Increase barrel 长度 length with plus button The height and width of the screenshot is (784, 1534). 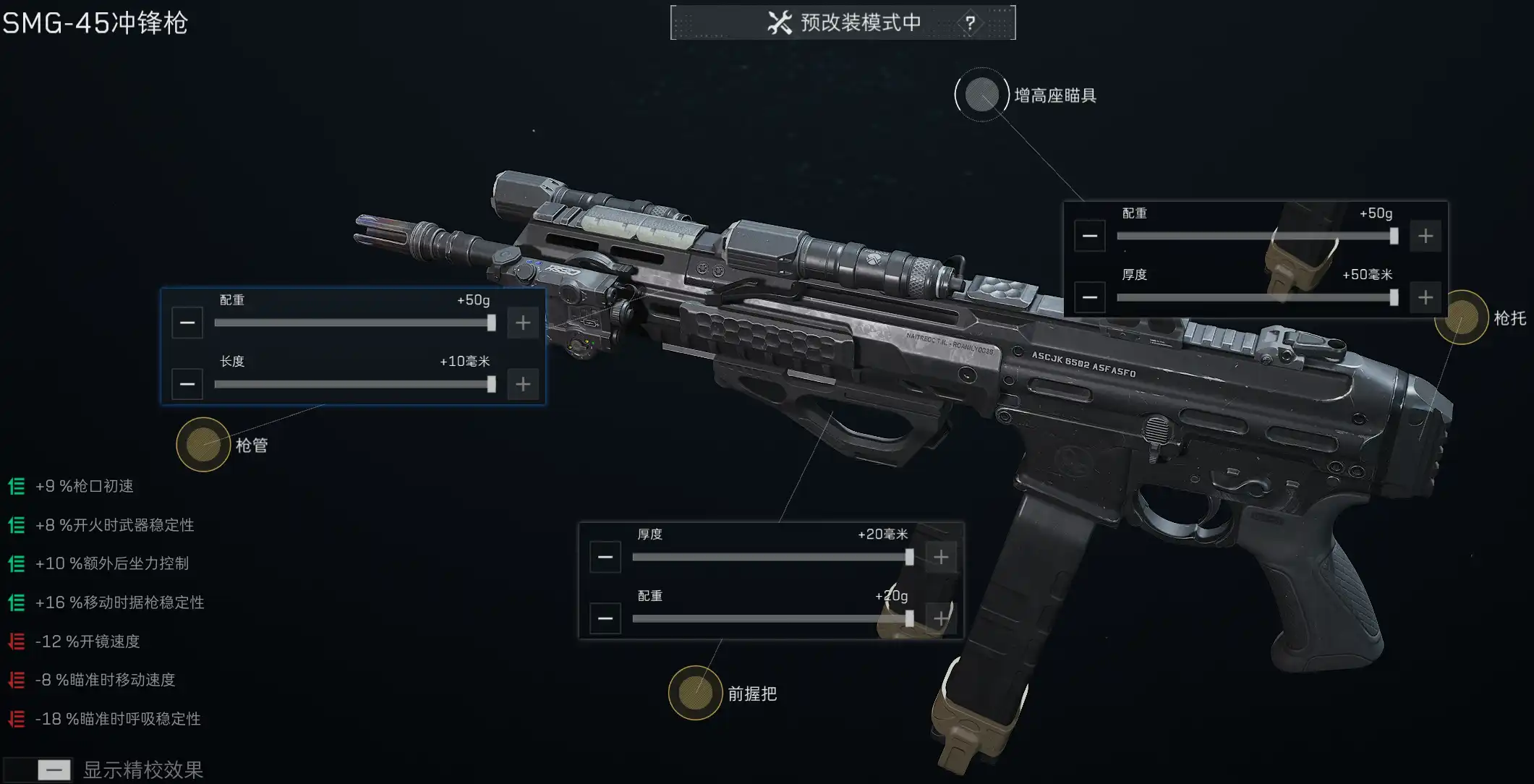coord(523,384)
